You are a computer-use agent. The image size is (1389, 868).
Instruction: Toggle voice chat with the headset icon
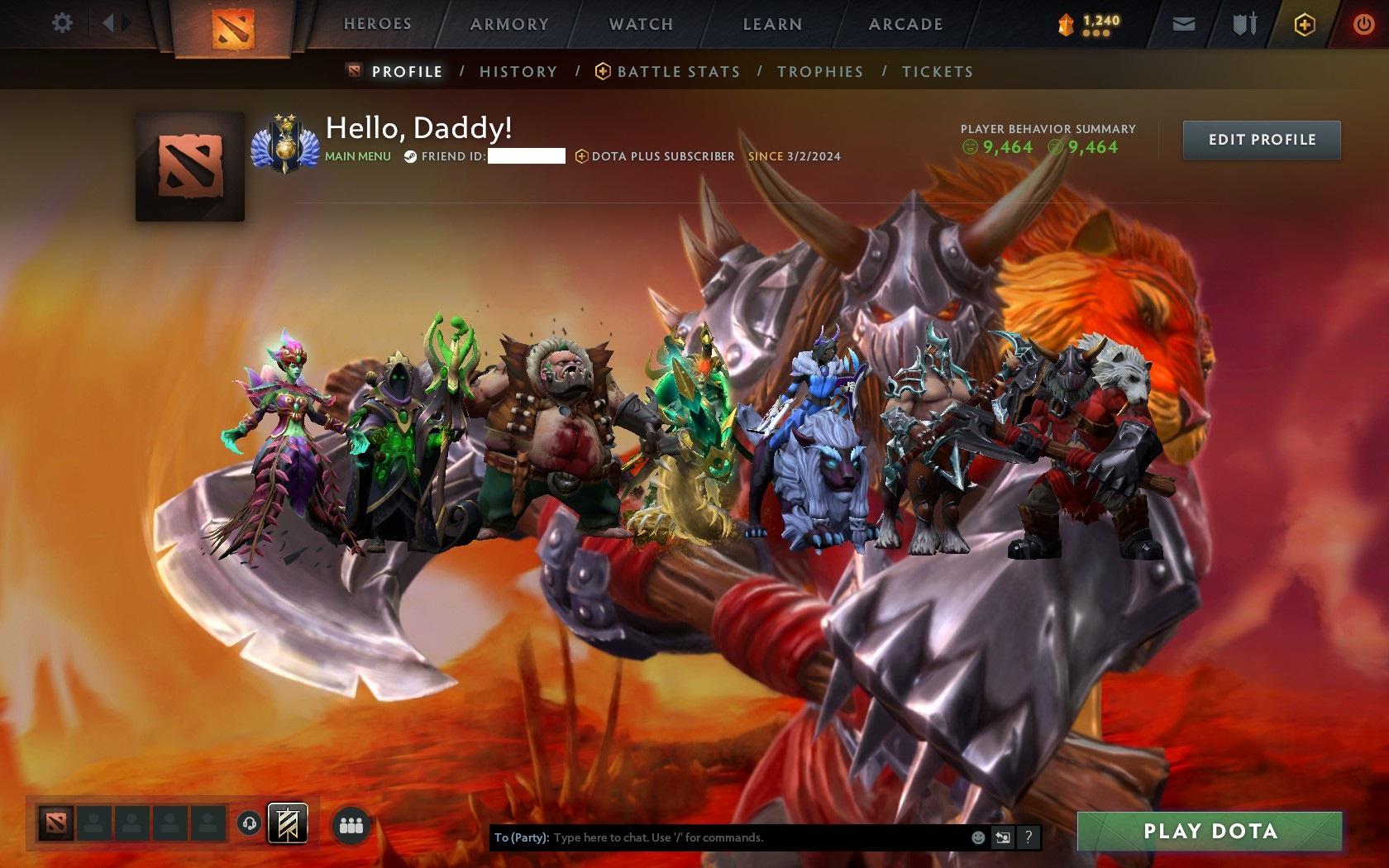pyautogui.click(x=249, y=823)
